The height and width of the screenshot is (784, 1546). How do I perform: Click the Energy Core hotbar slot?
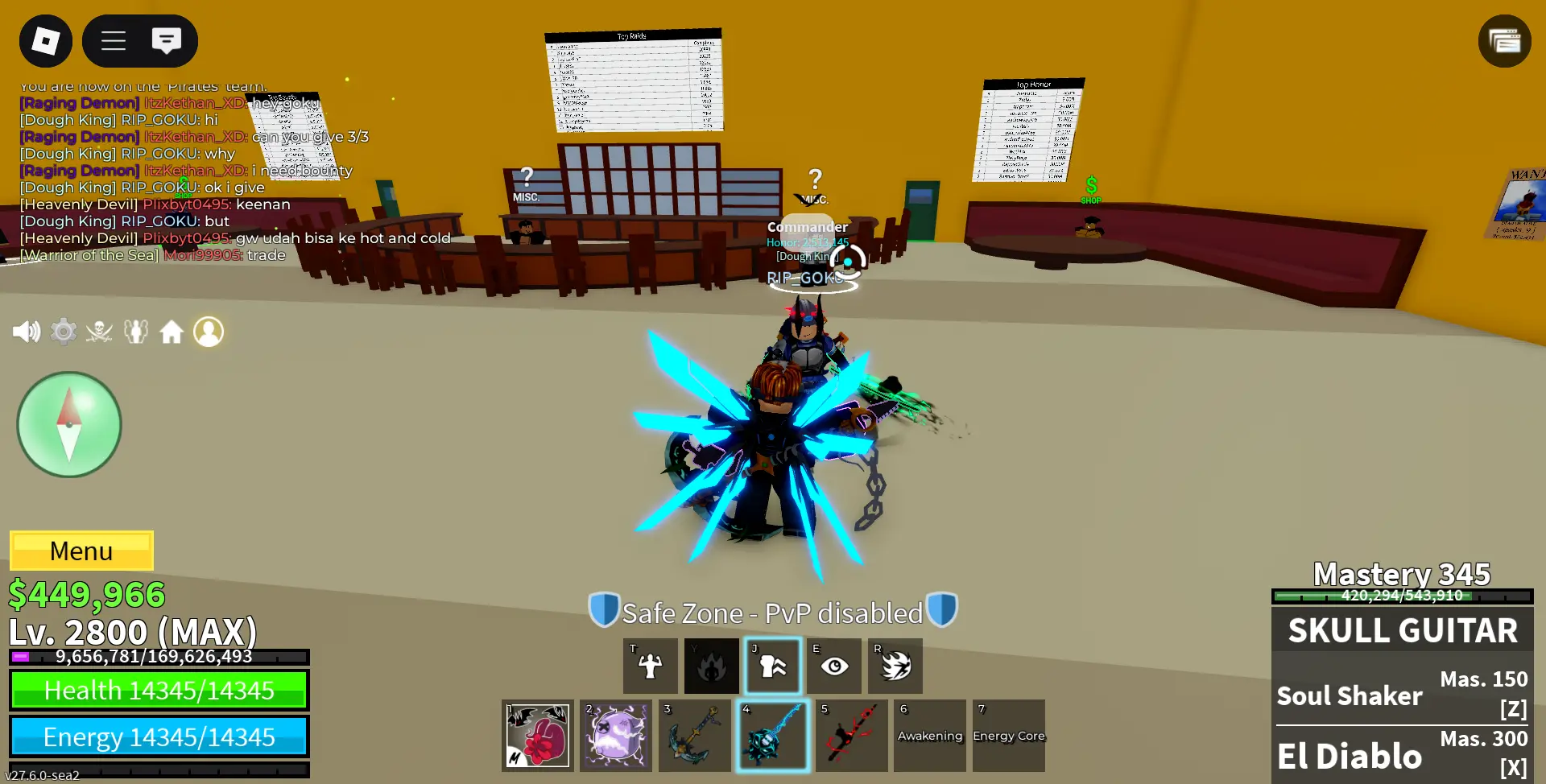1007,735
